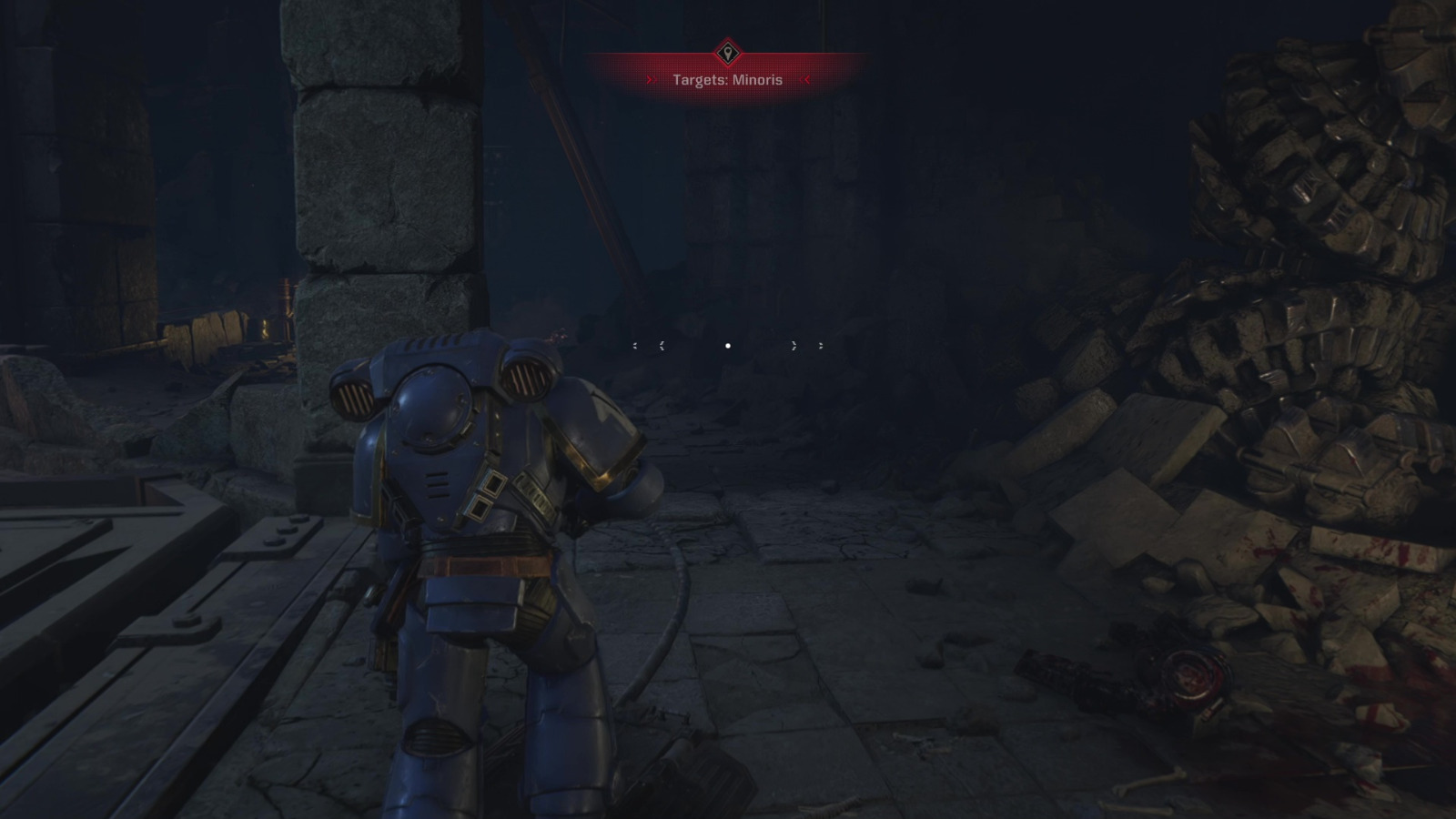
Task: Click the inner-left parry indicator bracket
Action: (662, 346)
